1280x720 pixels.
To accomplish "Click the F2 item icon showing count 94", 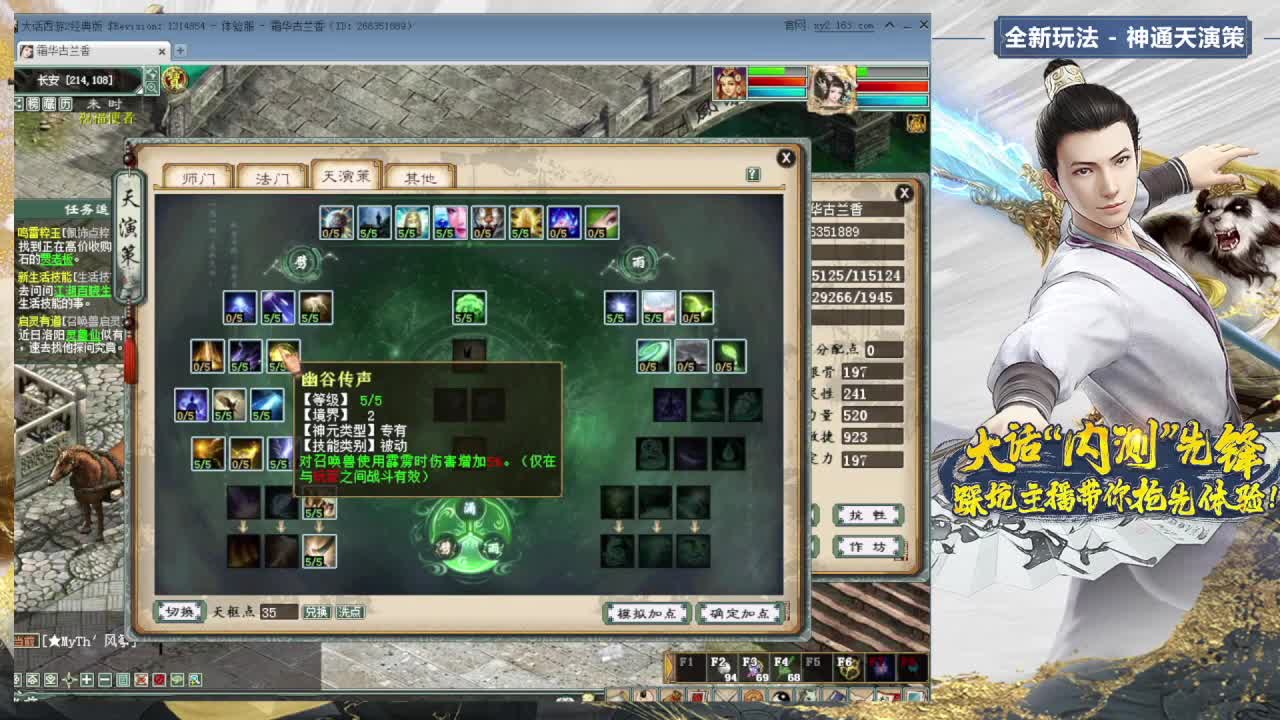I will [x=724, y=666].
